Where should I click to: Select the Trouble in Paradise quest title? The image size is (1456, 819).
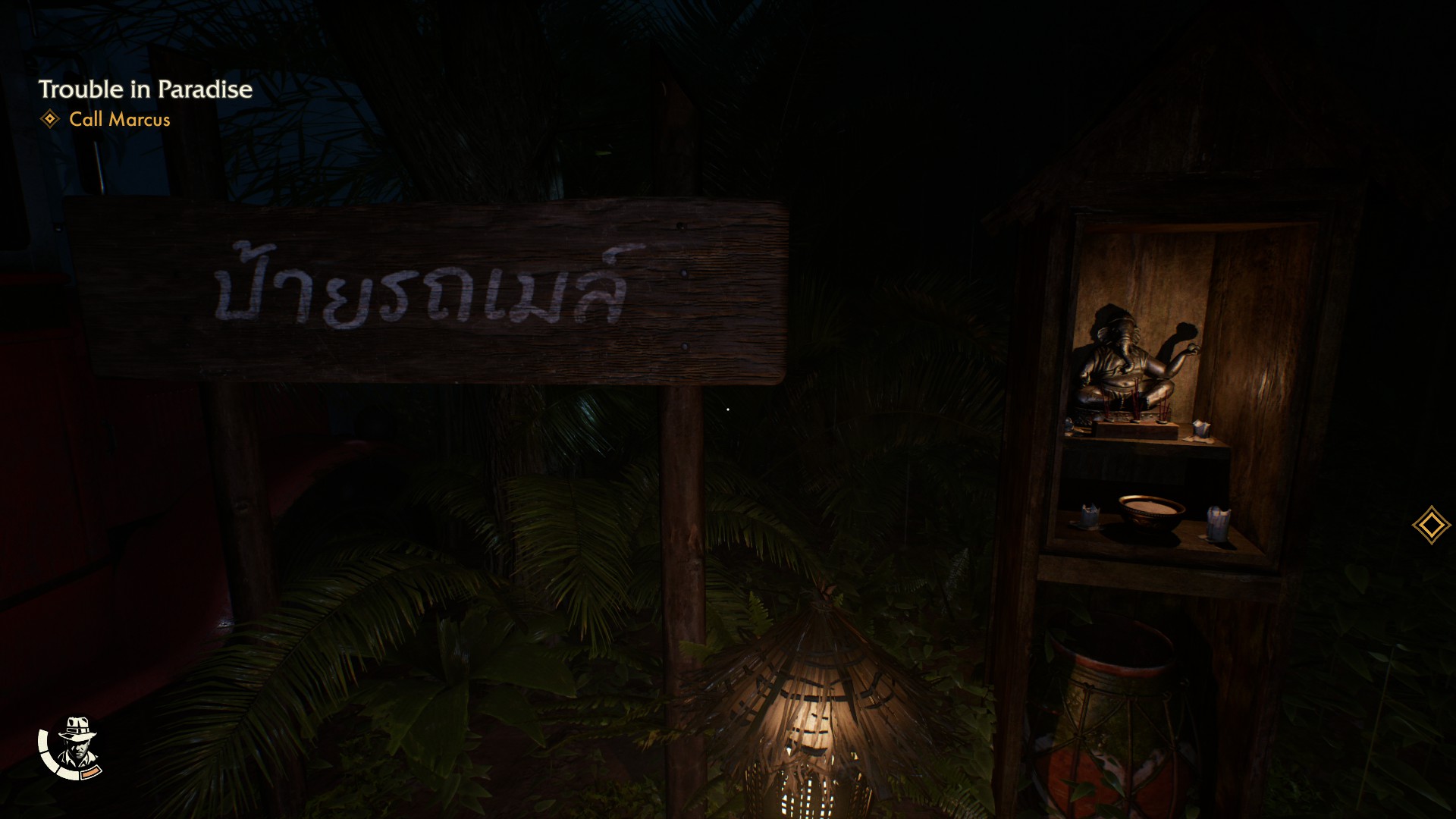pos(145,89)
